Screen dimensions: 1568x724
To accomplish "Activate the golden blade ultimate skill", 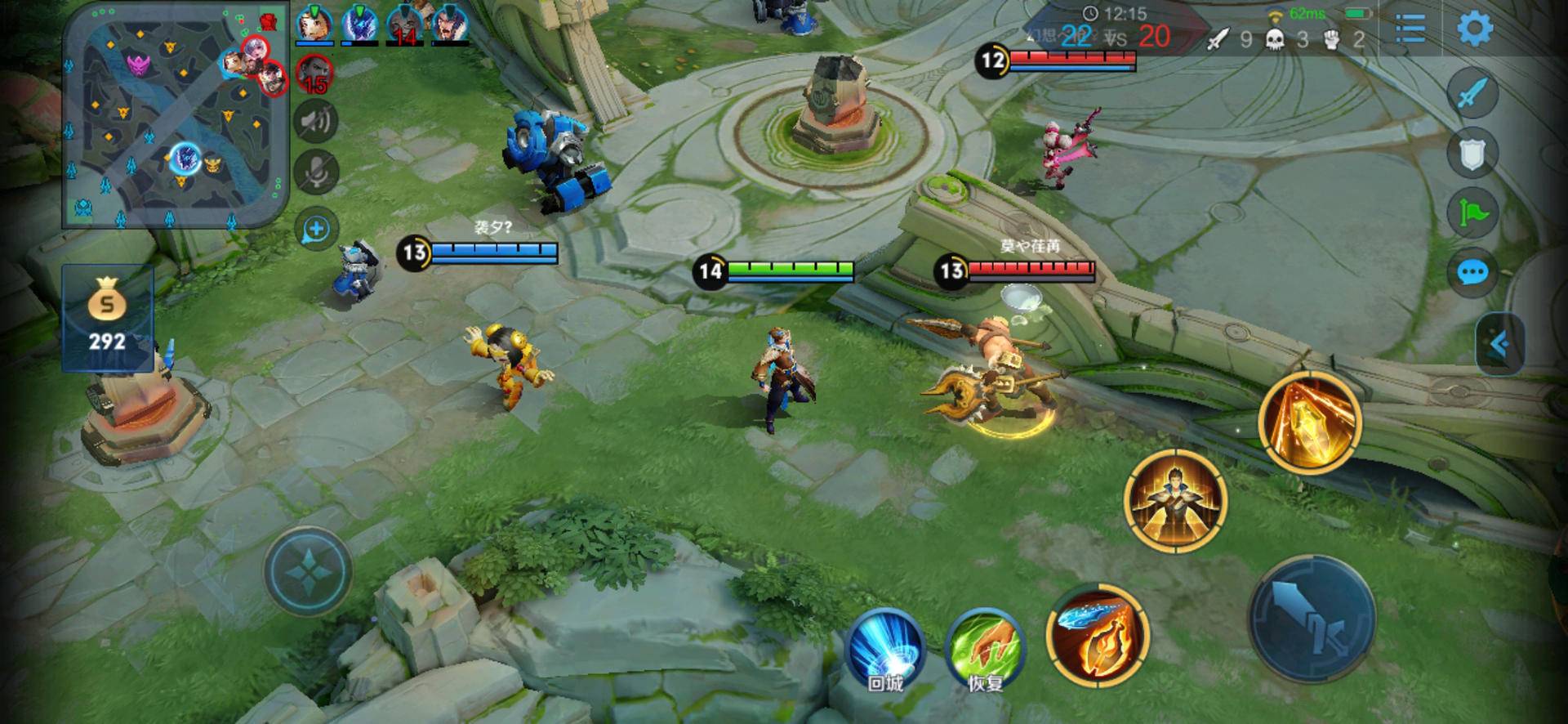I will pyautogui.click(x=1309, y=421).
